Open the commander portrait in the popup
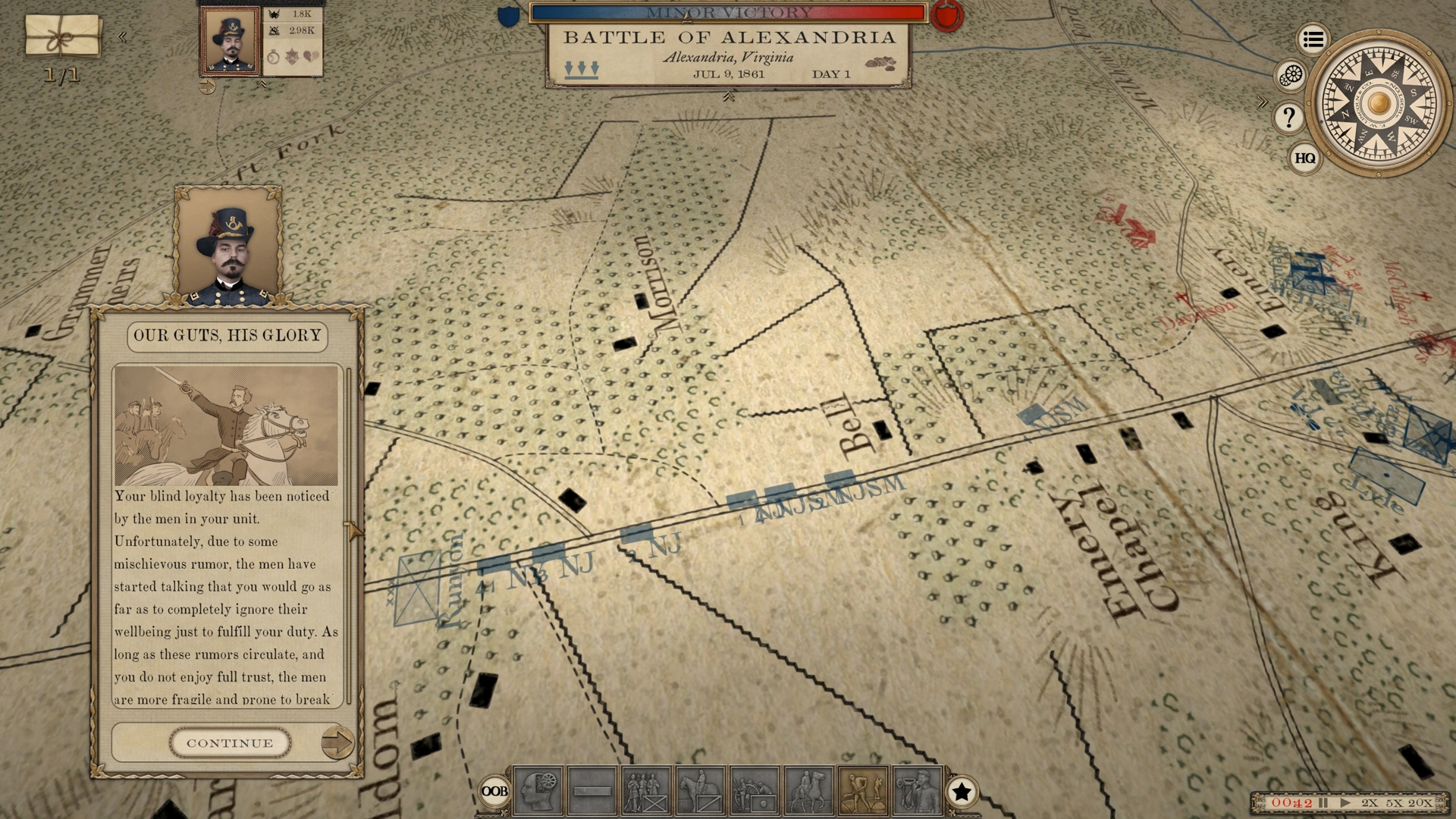Image resolution: width=1456 pixels, height=819 pixels. tap(227, 246)
